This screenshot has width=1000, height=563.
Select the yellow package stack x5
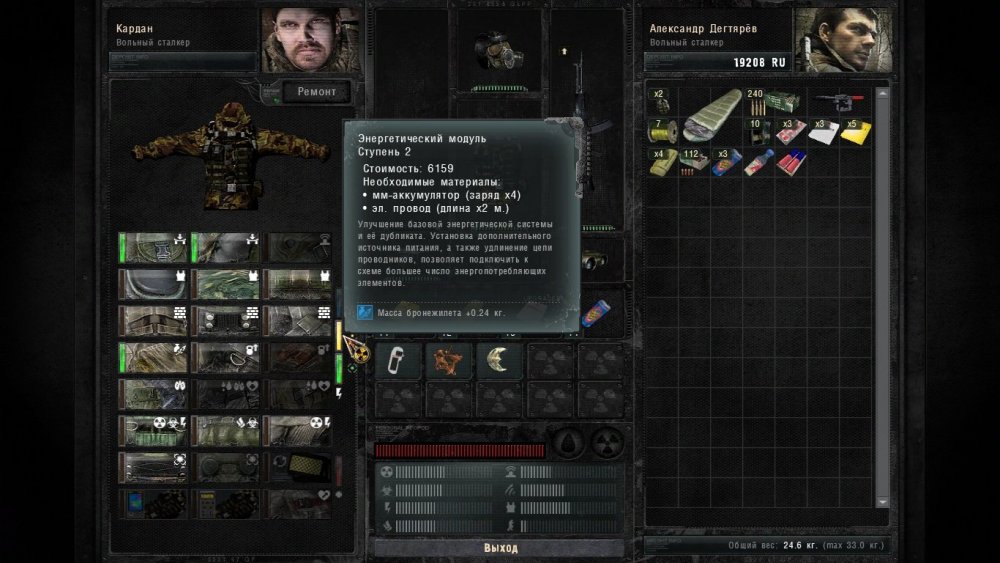click(x=856, y=131)
